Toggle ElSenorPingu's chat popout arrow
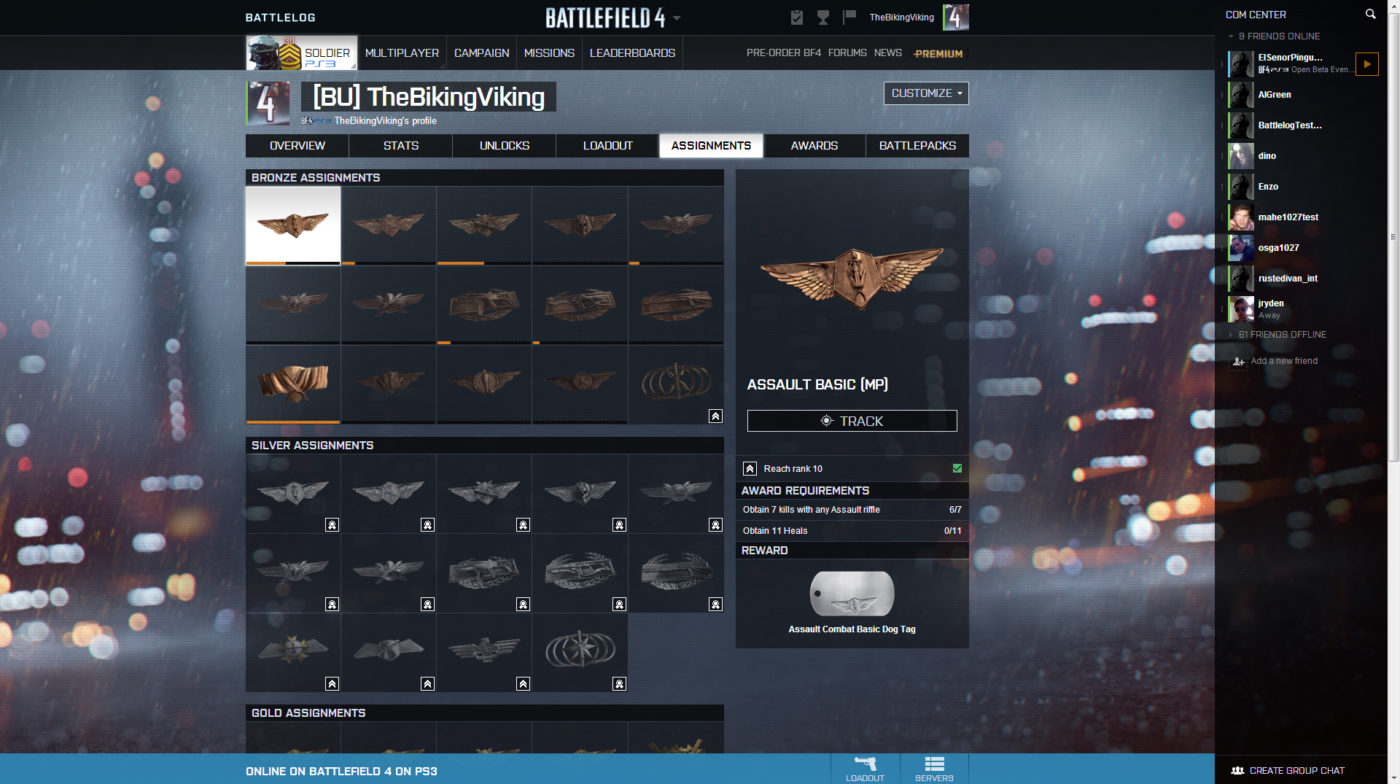Image resolution: width=1400 pixels, height=784 pixels. (1367, 63)
